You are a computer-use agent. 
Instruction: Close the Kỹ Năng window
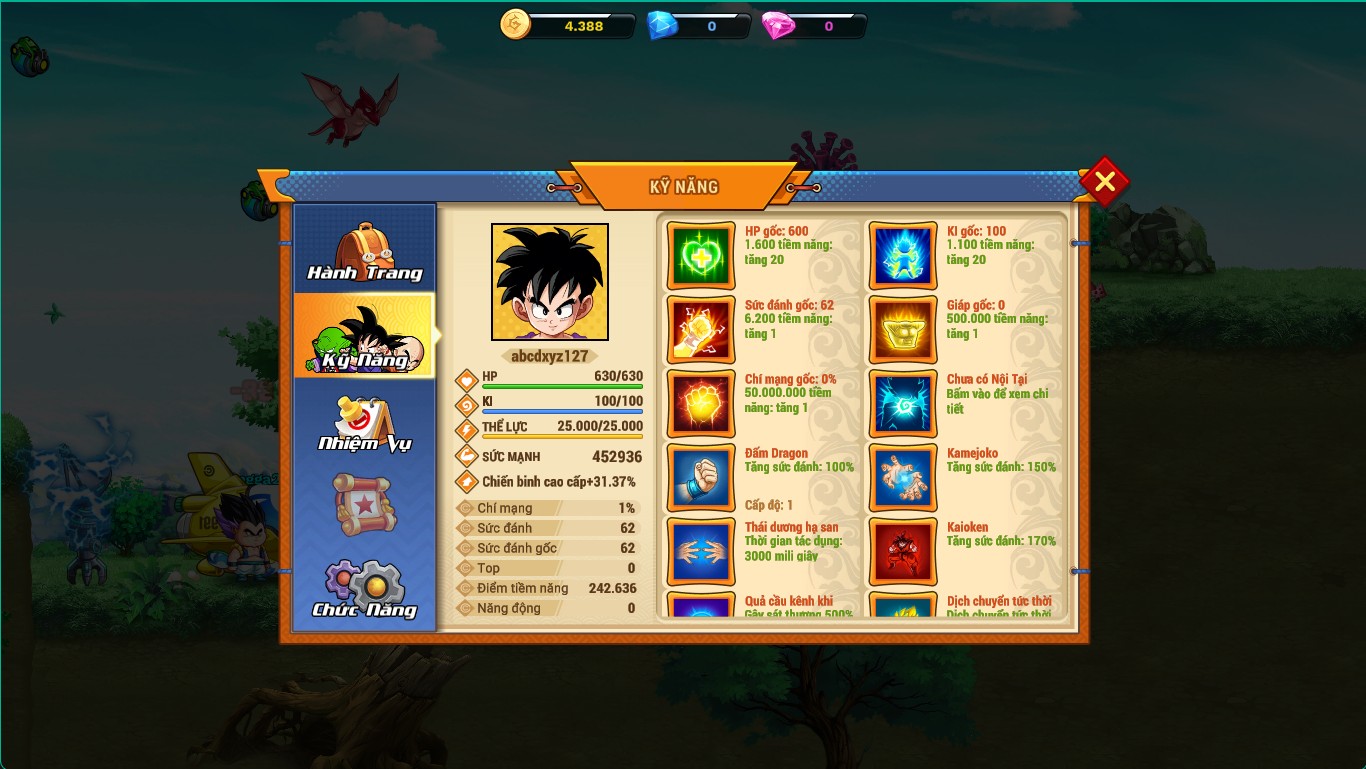point(1104,182)
